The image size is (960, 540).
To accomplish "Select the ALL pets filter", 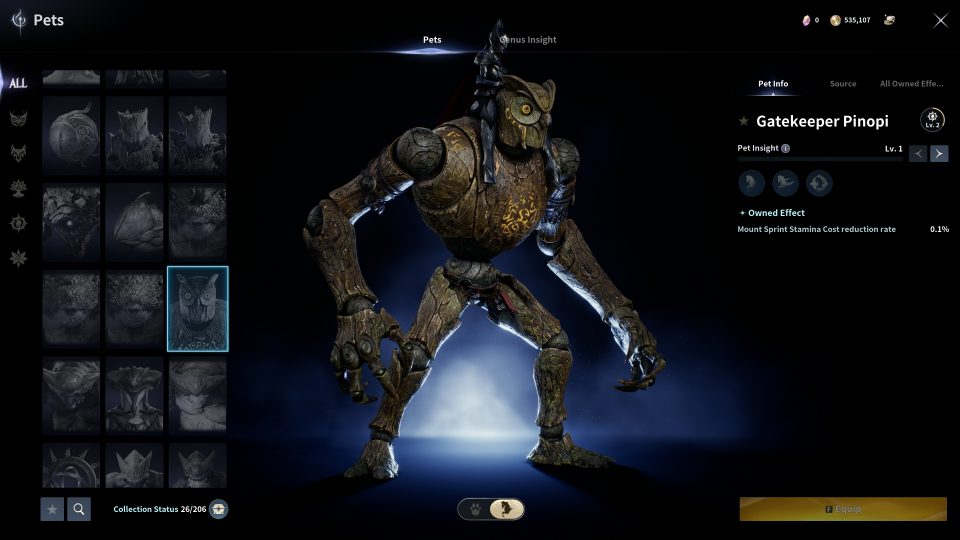I will click(18, 83).
